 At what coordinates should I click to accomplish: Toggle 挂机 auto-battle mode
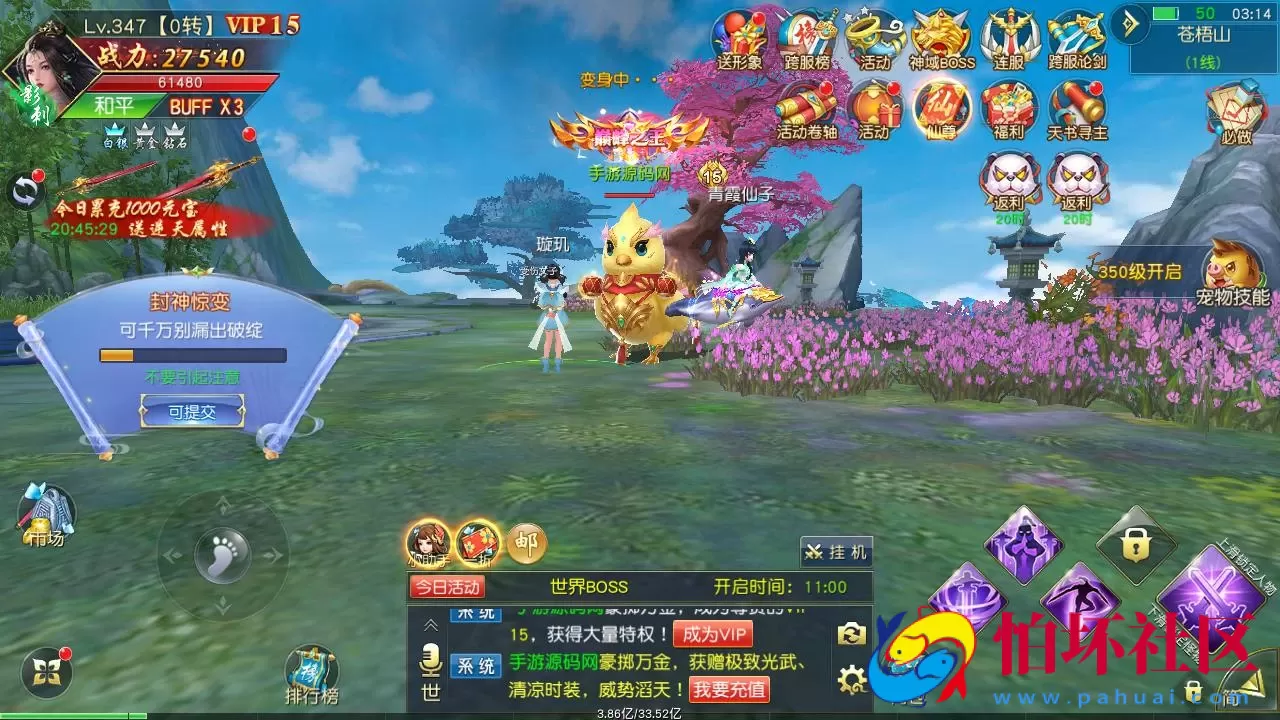click(837, 551)
